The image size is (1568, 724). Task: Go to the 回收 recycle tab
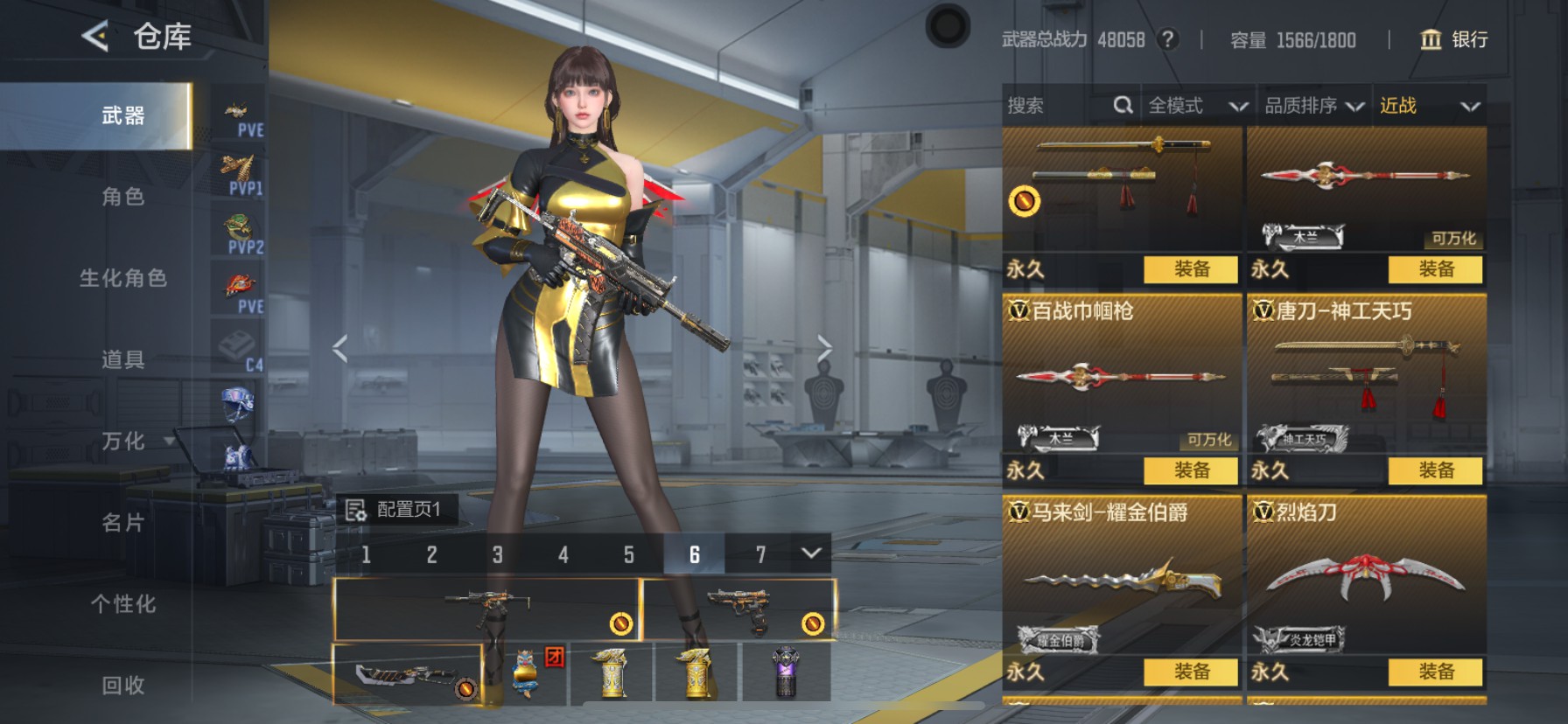(x=122, y=686)
